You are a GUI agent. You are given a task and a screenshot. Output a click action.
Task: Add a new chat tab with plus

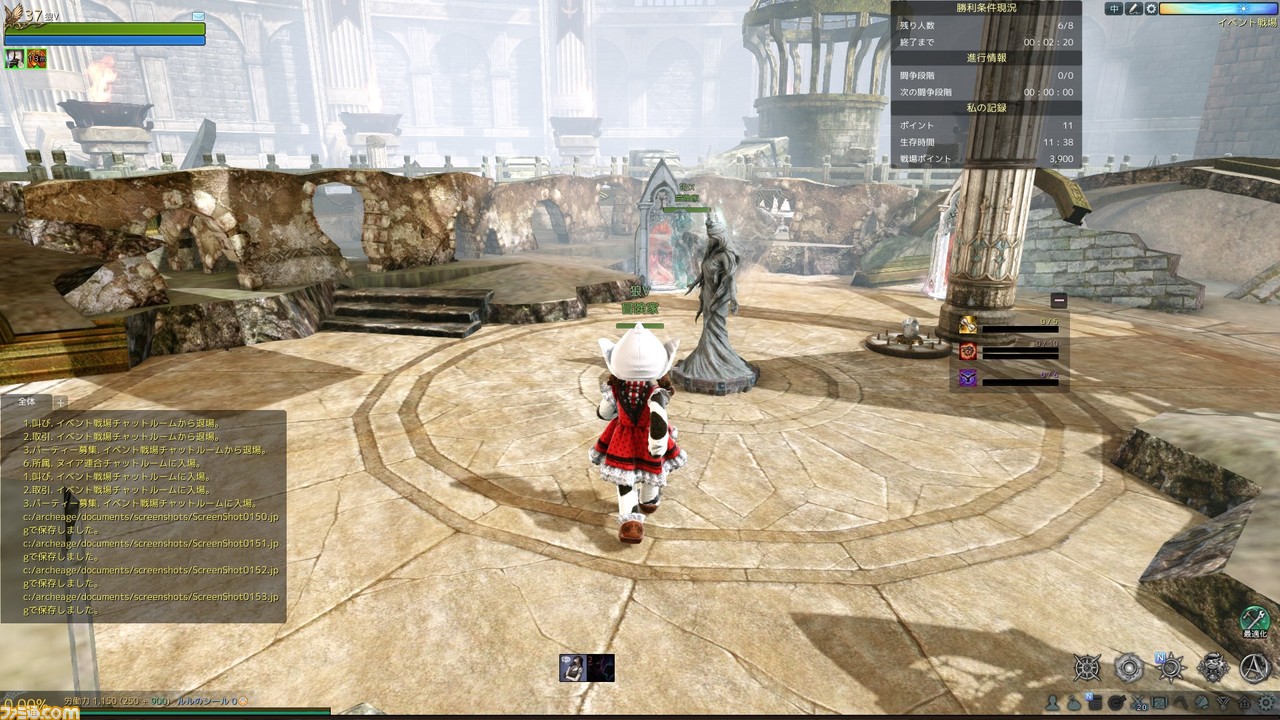[60, 402]
